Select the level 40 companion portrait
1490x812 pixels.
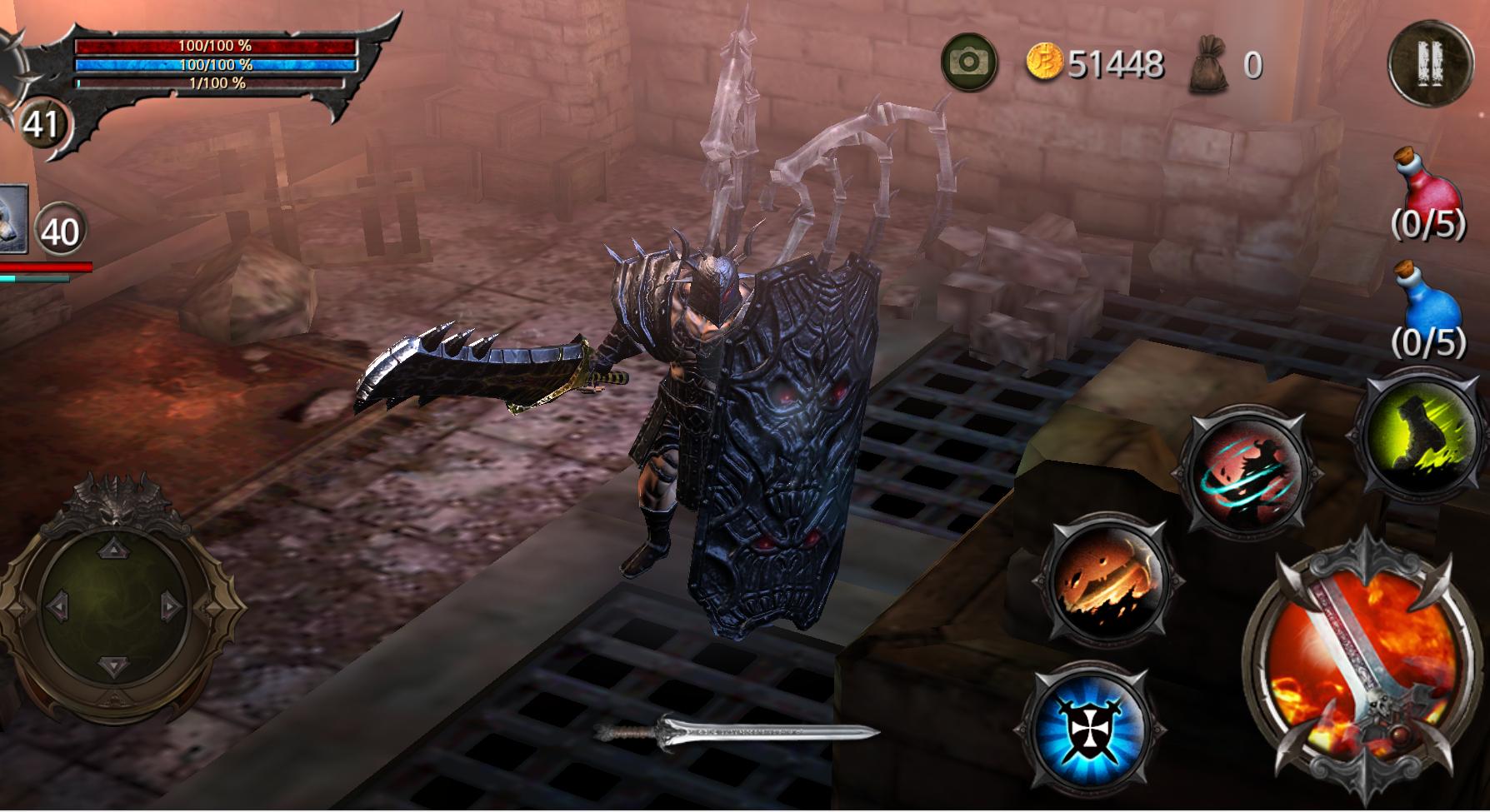coord(17,217)
